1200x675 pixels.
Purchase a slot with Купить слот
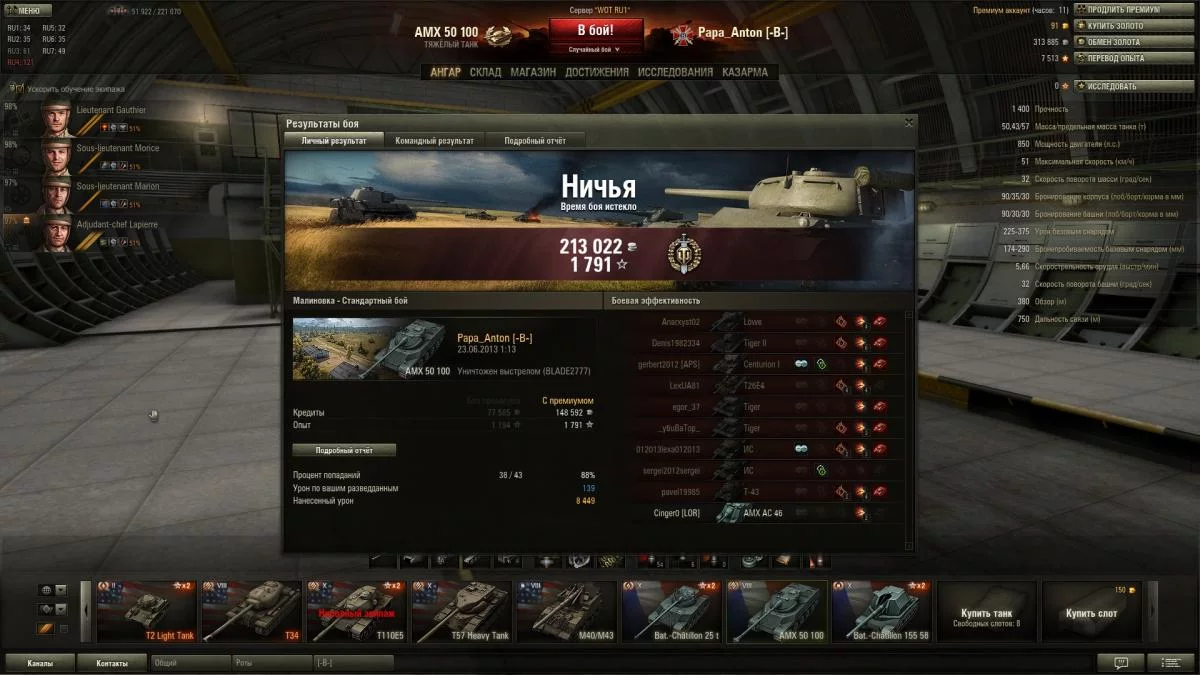pos(1091,611)
